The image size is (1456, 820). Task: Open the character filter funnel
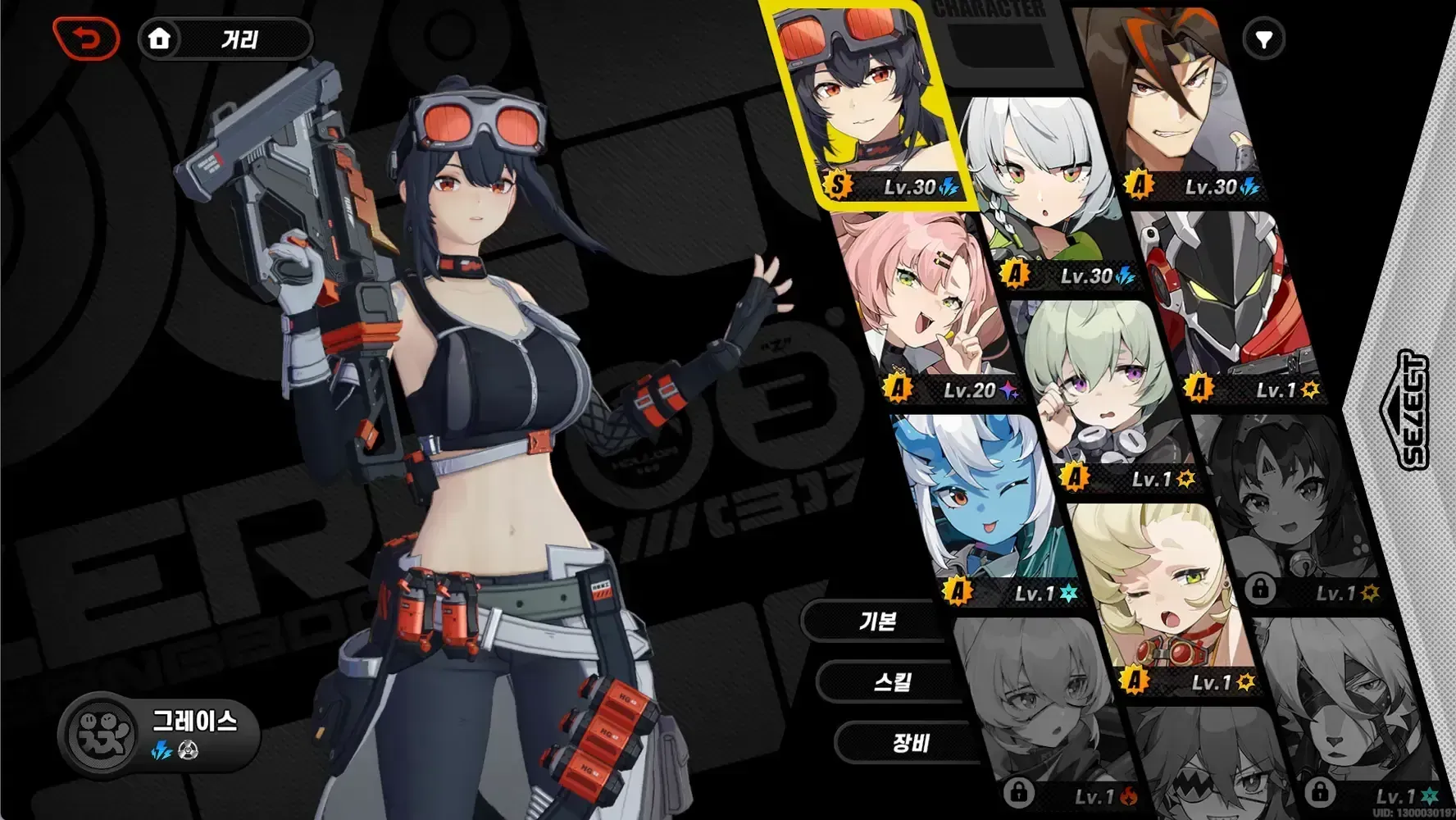[x=1263, y=39]
